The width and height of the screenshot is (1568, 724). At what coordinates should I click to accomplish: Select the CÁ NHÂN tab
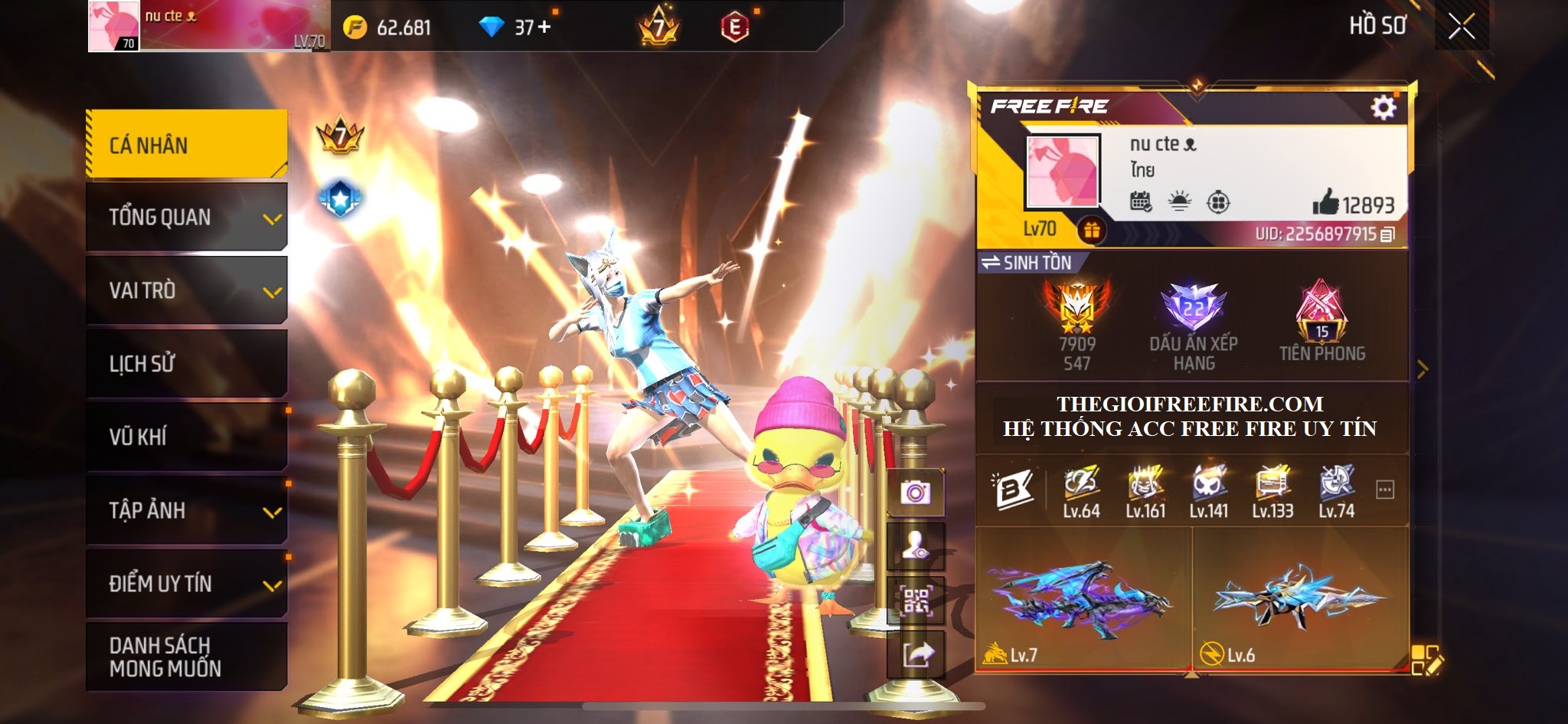click(187, 145)
